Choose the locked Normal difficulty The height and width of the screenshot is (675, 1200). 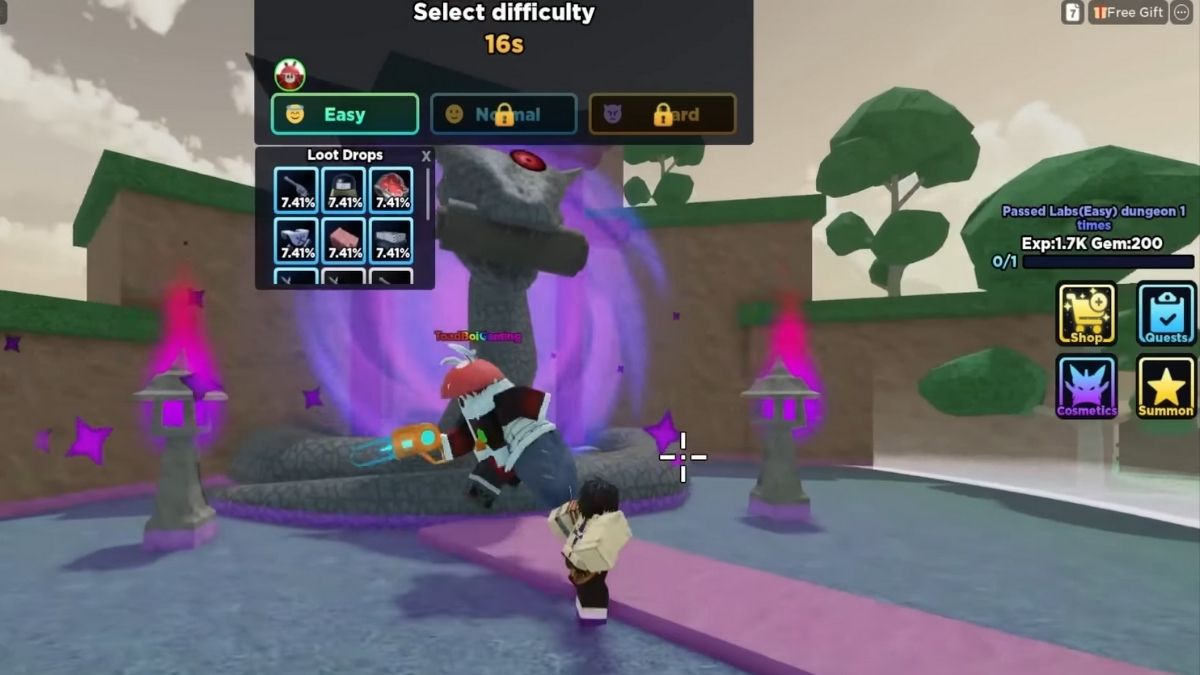pos(503,114)
